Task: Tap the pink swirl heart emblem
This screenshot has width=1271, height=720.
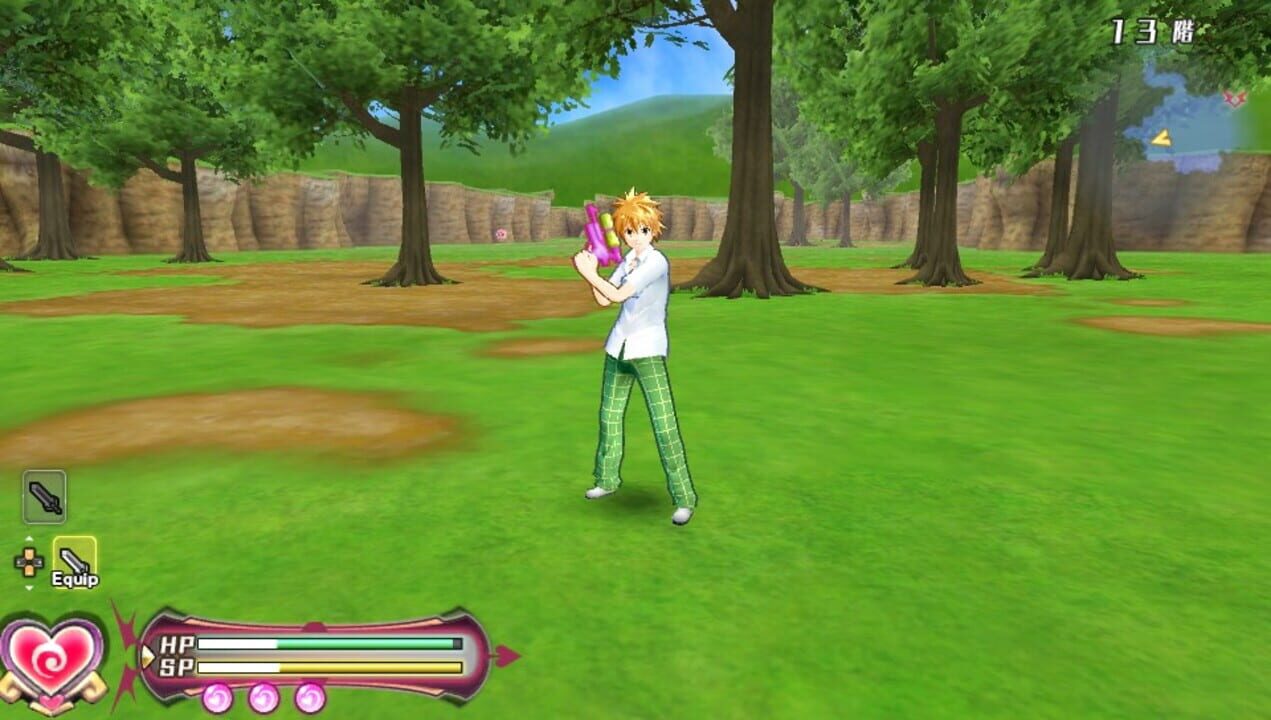Action: pos(52,656)
